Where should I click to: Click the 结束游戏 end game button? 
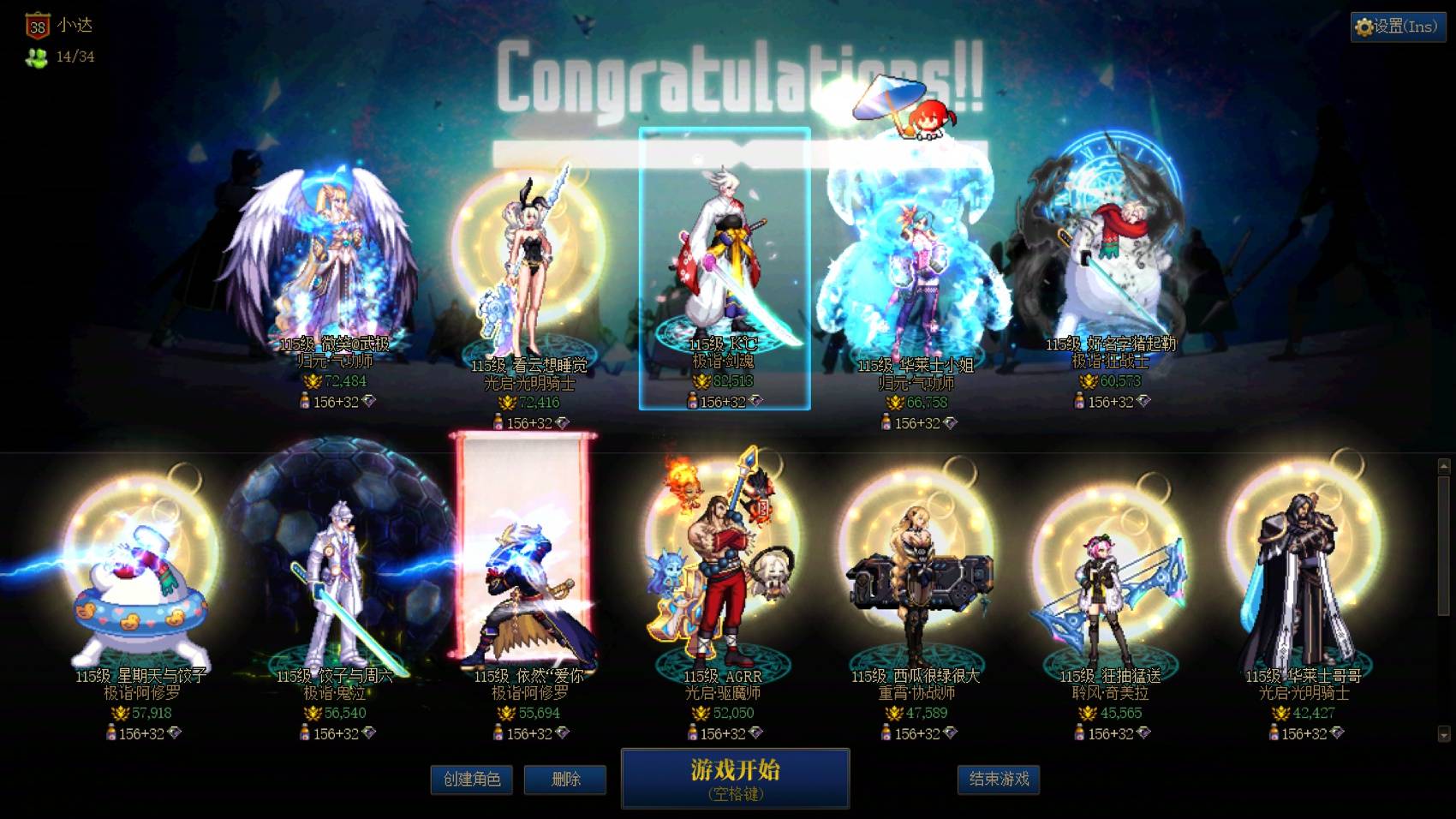coord(998,780)
